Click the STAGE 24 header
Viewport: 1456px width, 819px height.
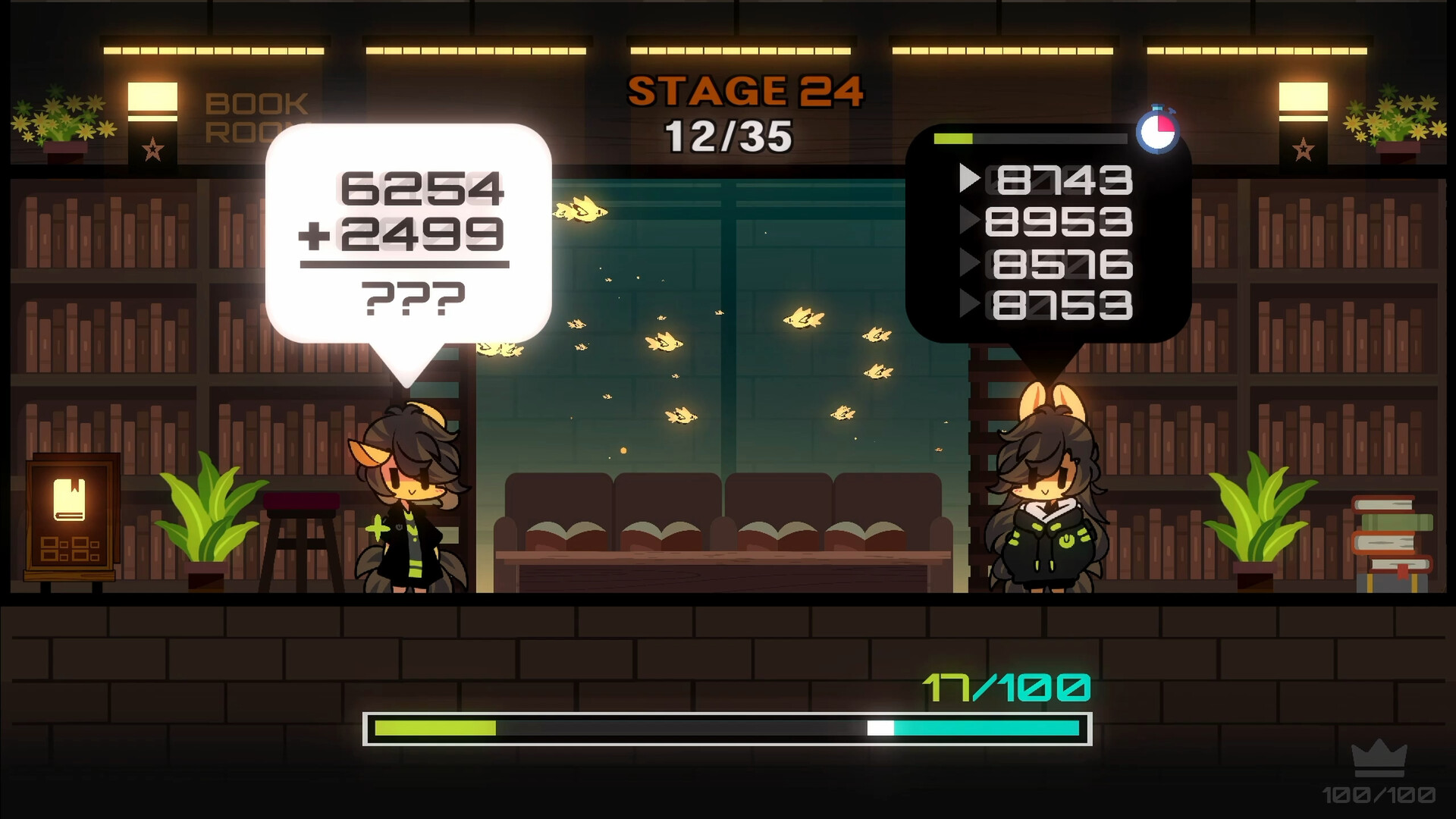tap(747, 92)
